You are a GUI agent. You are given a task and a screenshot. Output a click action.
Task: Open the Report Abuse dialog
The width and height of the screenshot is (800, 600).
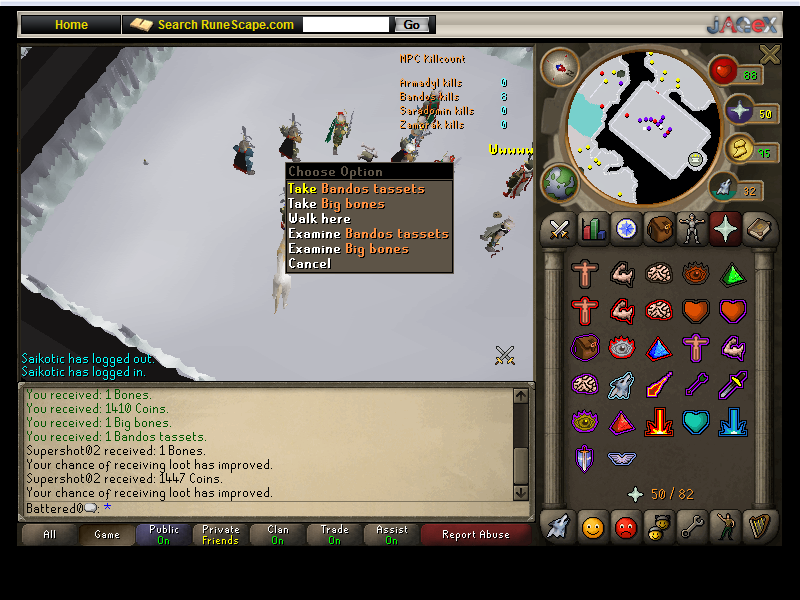tap(476, 535)
